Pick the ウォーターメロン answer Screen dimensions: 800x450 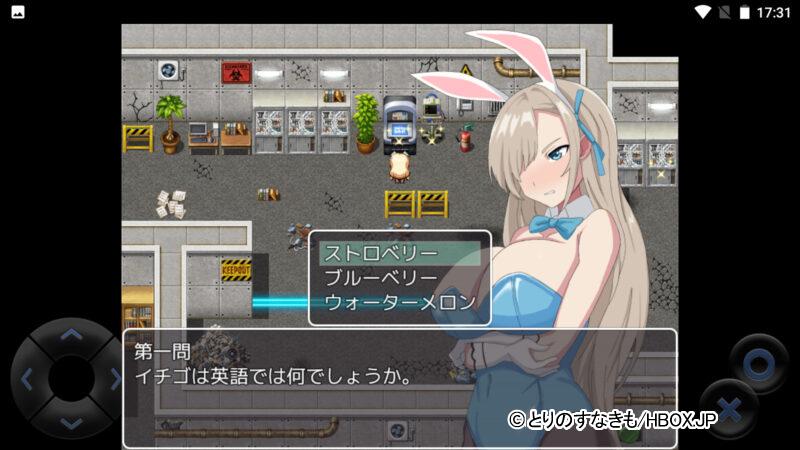(x=398, y=302)
